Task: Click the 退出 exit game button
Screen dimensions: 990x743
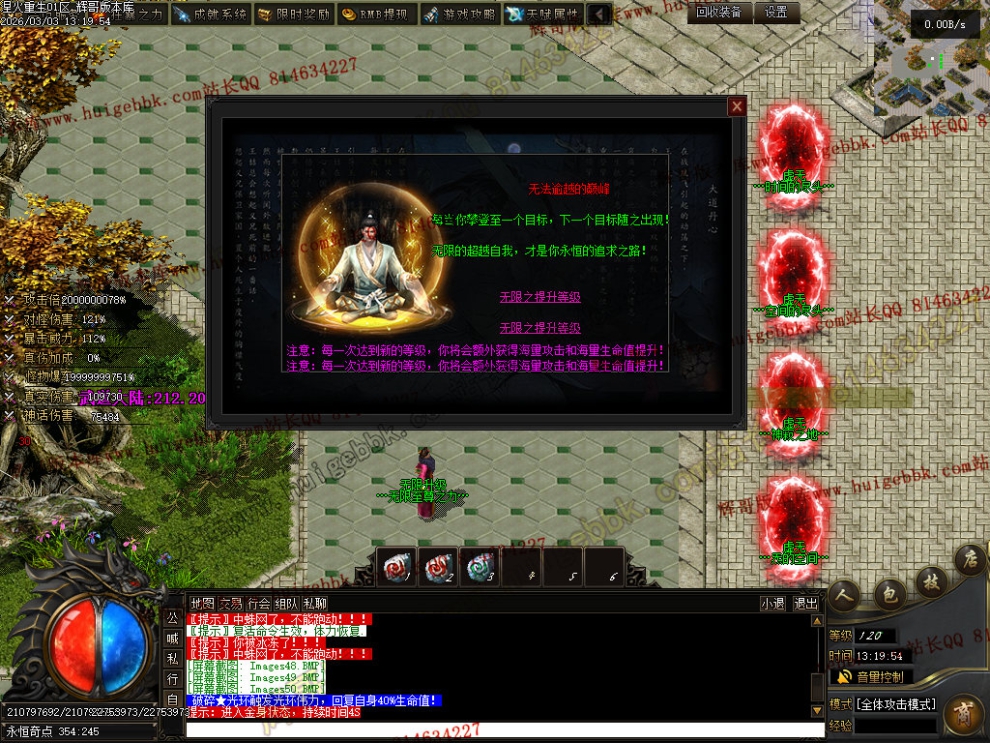Action: [x=806, y=603]
